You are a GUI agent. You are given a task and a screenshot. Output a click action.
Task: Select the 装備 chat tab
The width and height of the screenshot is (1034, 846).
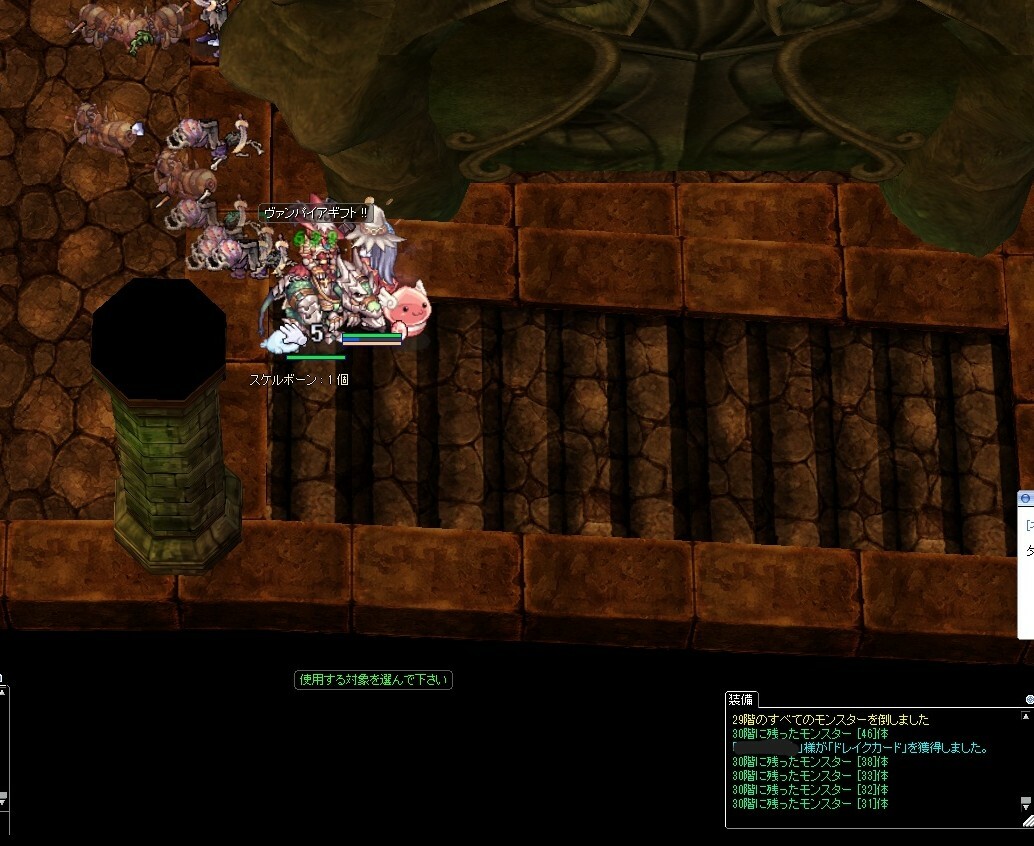click(742, 699)
